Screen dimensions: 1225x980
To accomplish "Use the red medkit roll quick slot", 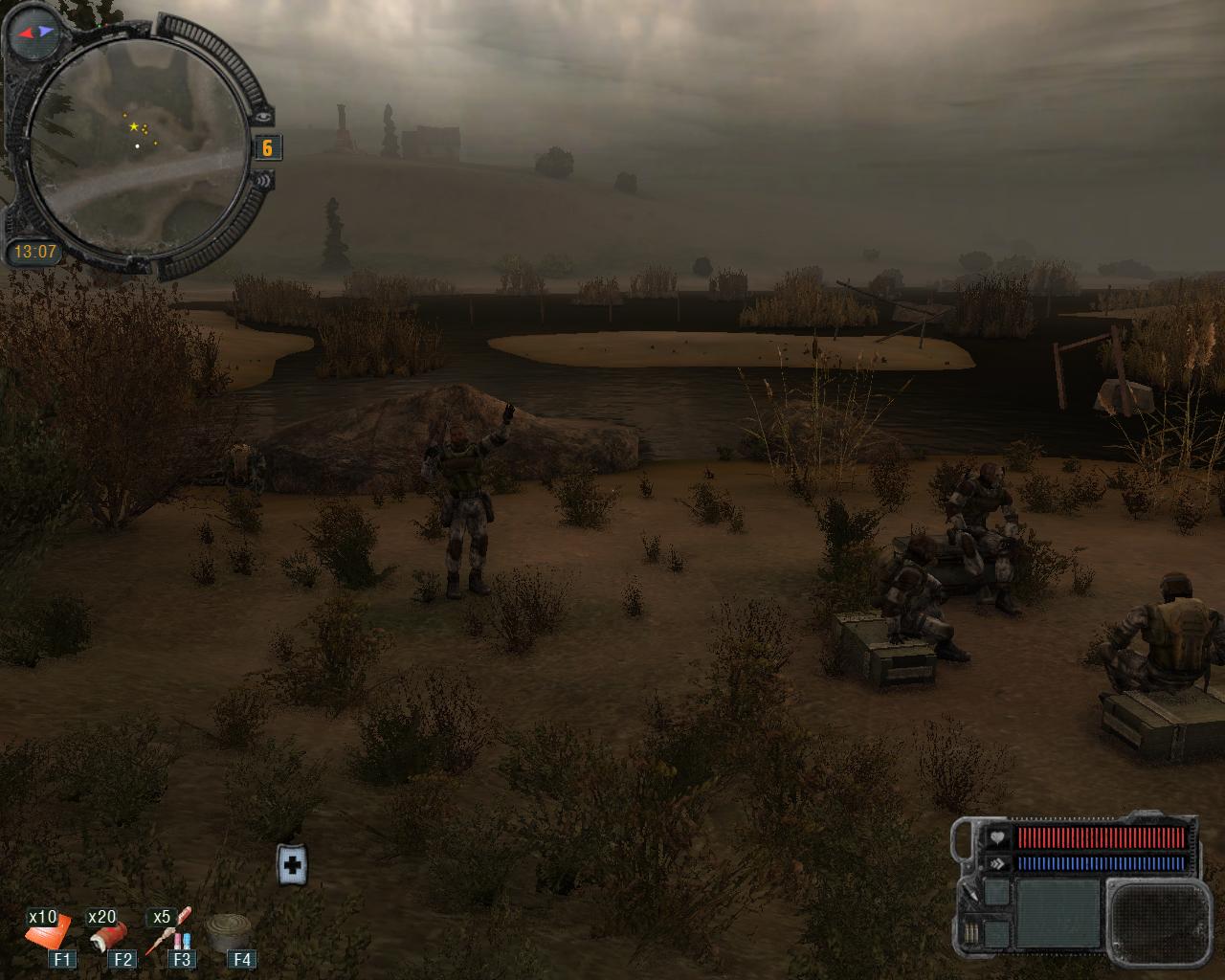I will pos(106,933).
